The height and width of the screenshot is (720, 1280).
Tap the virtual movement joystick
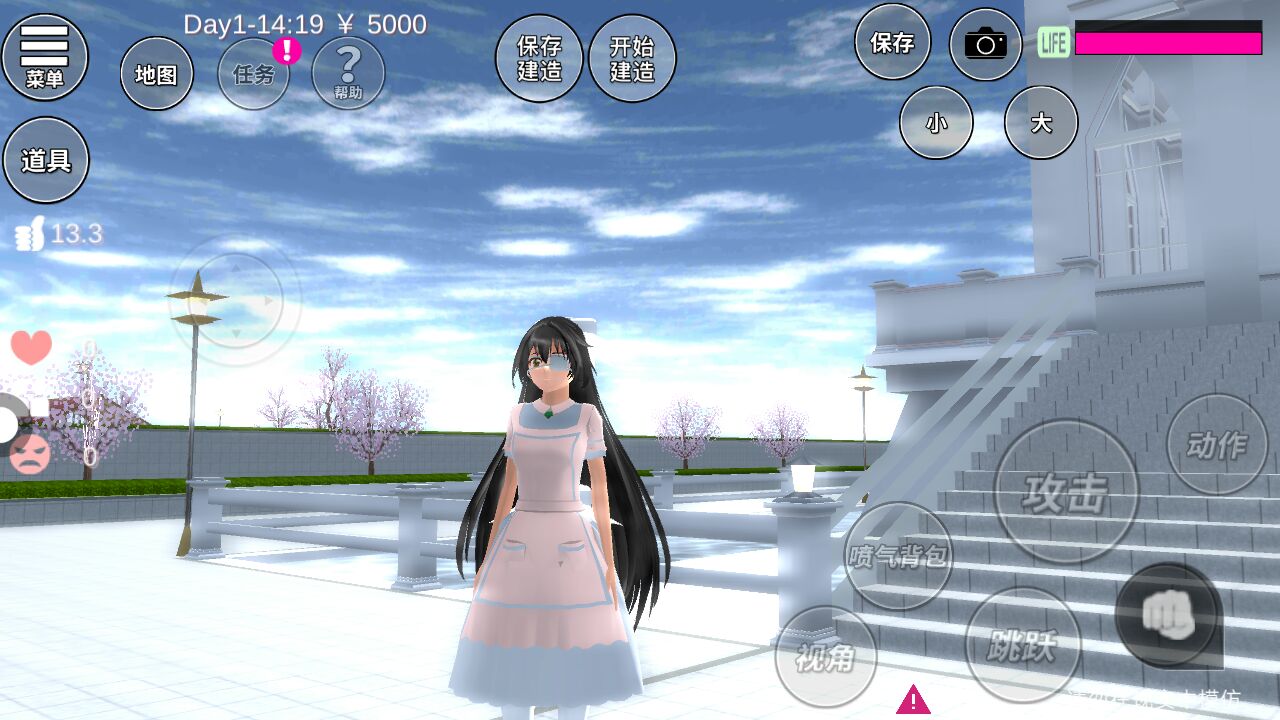pos(234,300)
